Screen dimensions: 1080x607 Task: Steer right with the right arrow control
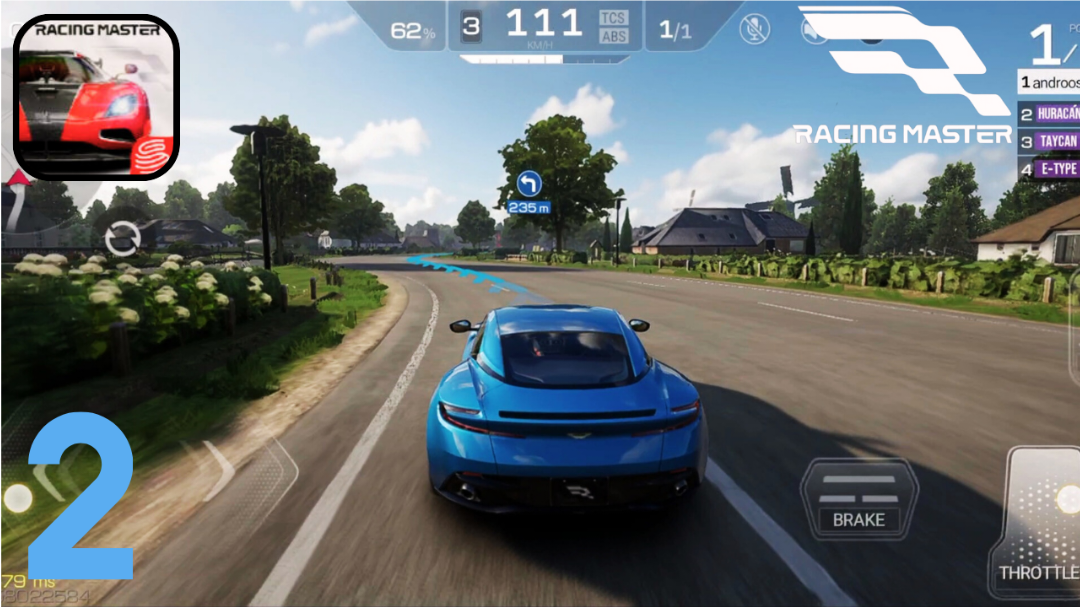217,470
